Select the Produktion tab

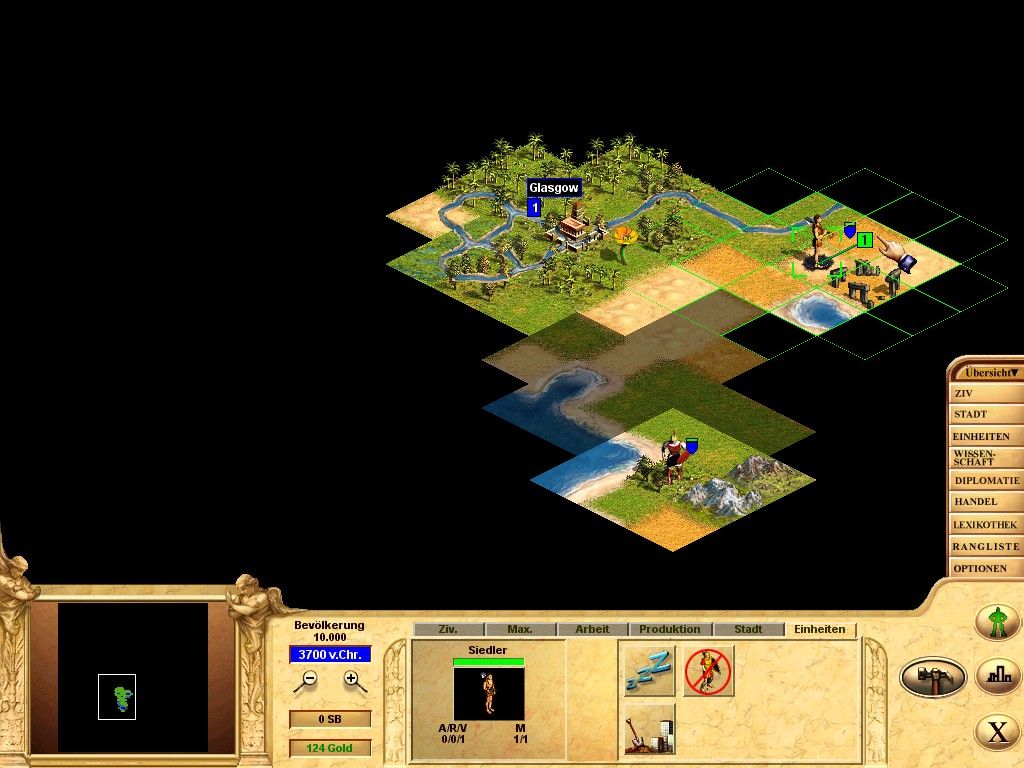pos(670,629)
